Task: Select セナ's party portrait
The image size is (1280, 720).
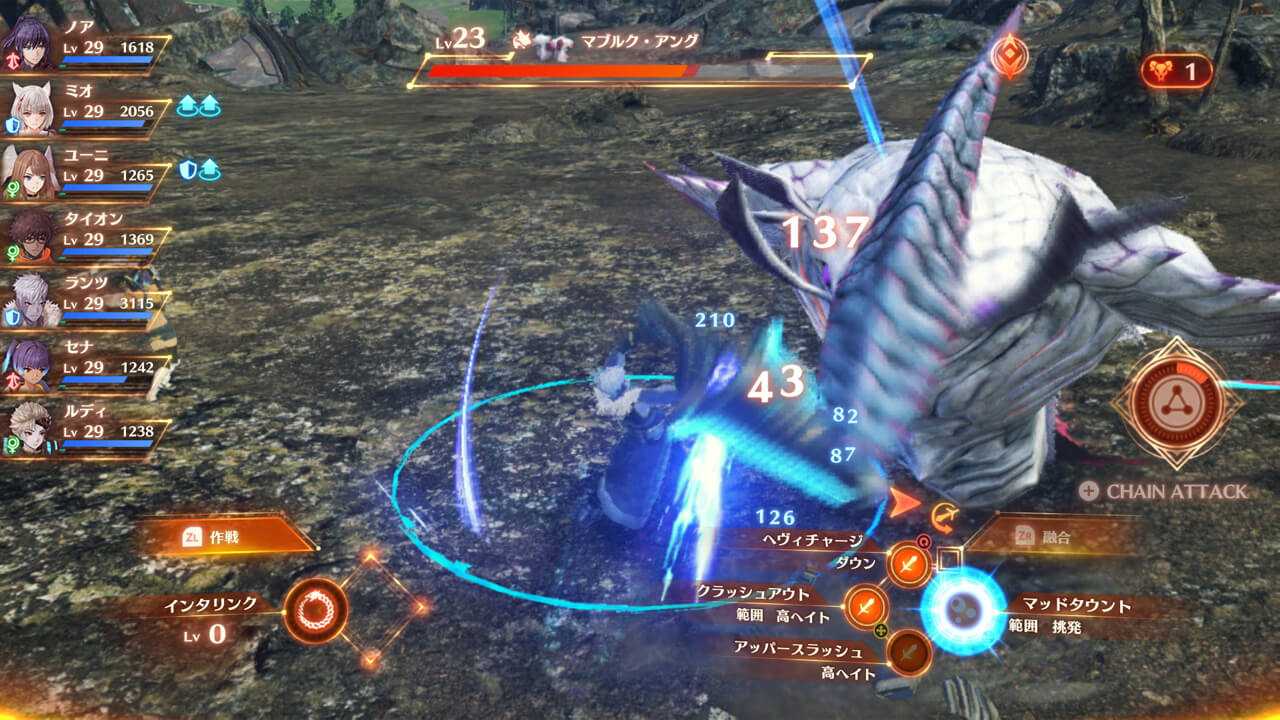Action: (30, 364)
